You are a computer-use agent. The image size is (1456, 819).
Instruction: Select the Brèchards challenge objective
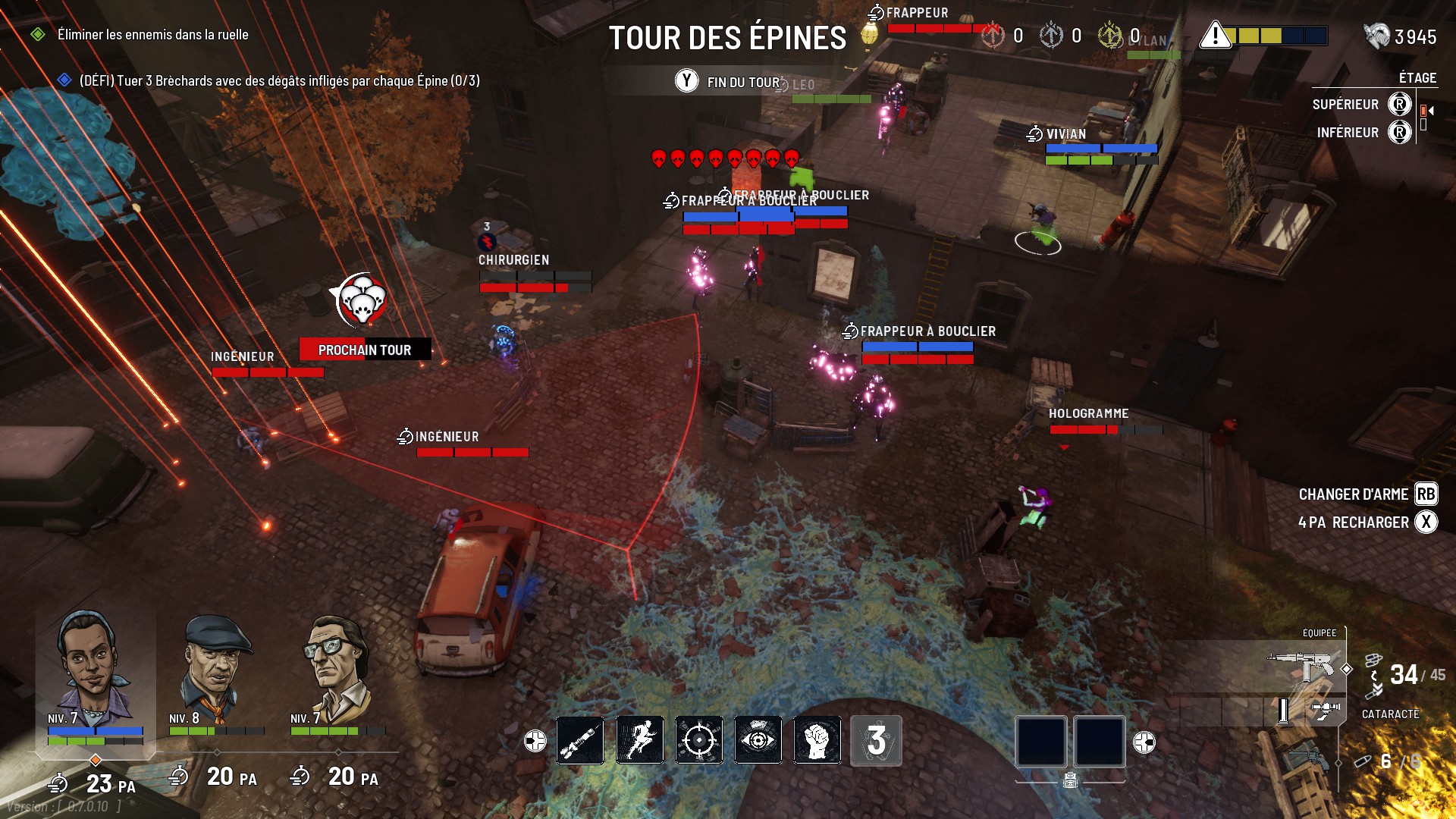(x=279, y=81)
